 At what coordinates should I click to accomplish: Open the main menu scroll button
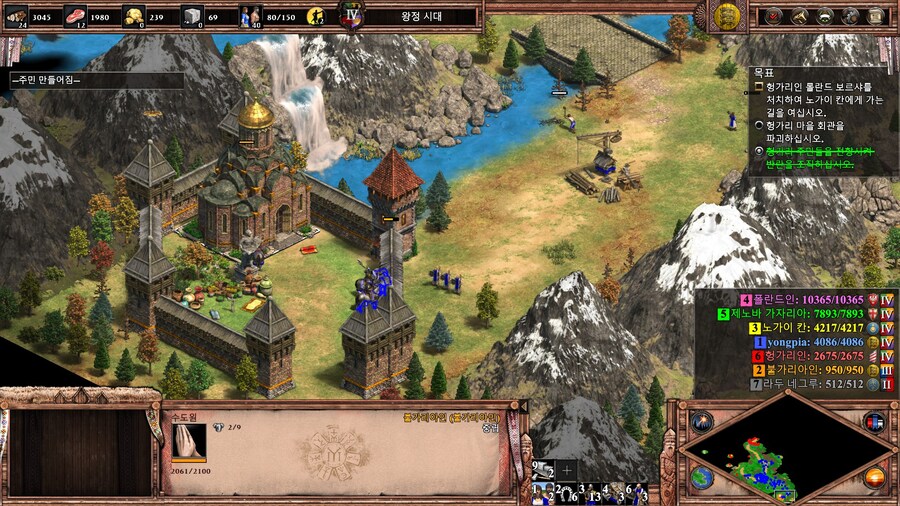click(875, 16)
